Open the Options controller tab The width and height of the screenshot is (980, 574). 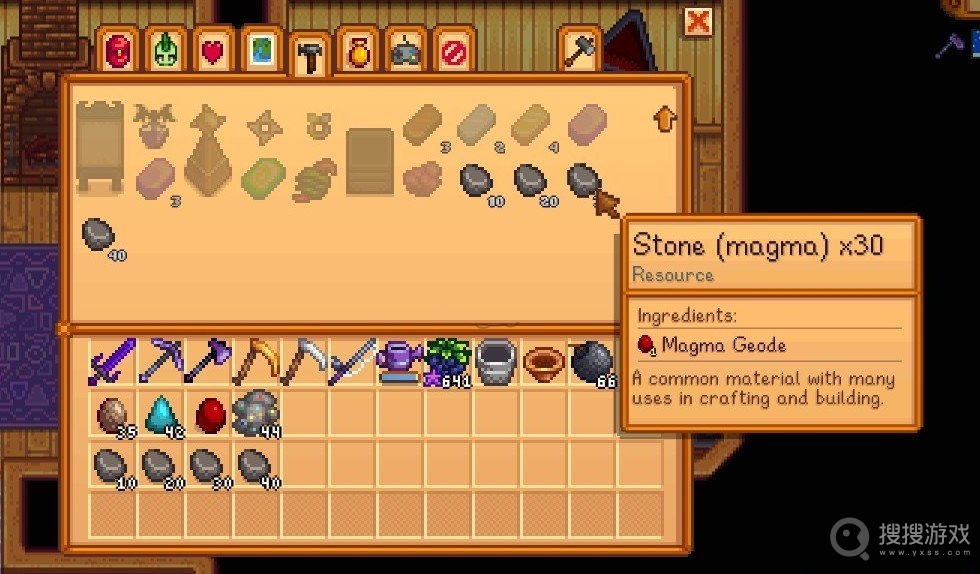pos(405,50)
